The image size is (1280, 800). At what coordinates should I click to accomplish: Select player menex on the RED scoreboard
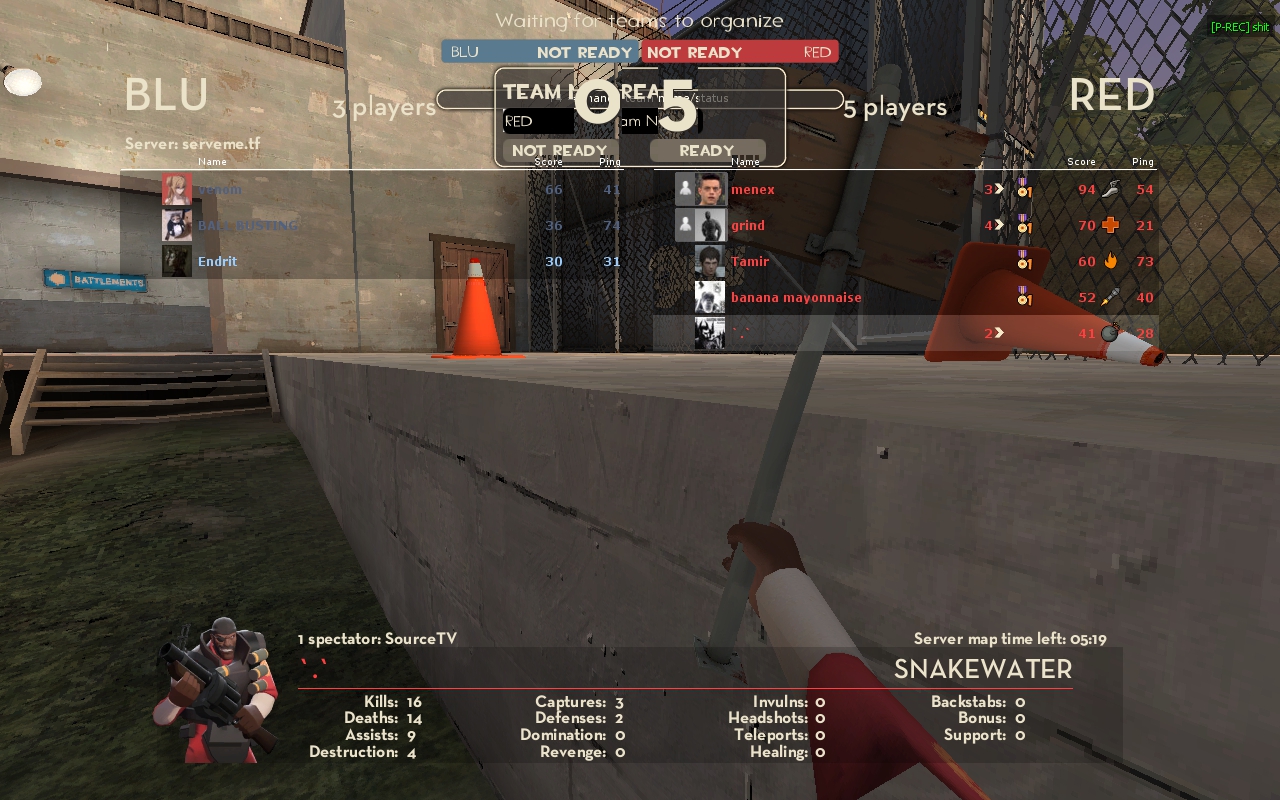752,189
